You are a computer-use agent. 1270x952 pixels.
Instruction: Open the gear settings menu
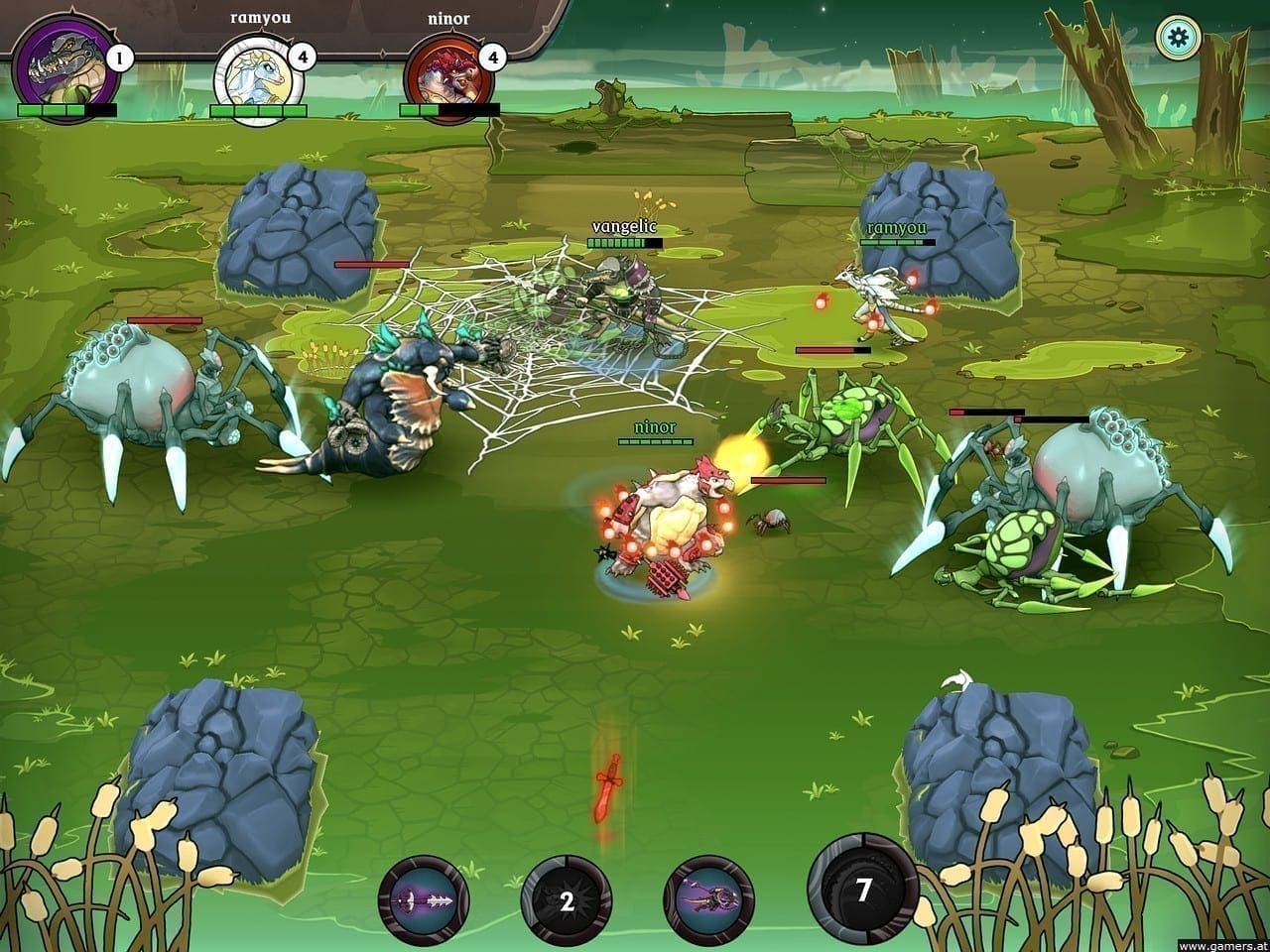1179,39
